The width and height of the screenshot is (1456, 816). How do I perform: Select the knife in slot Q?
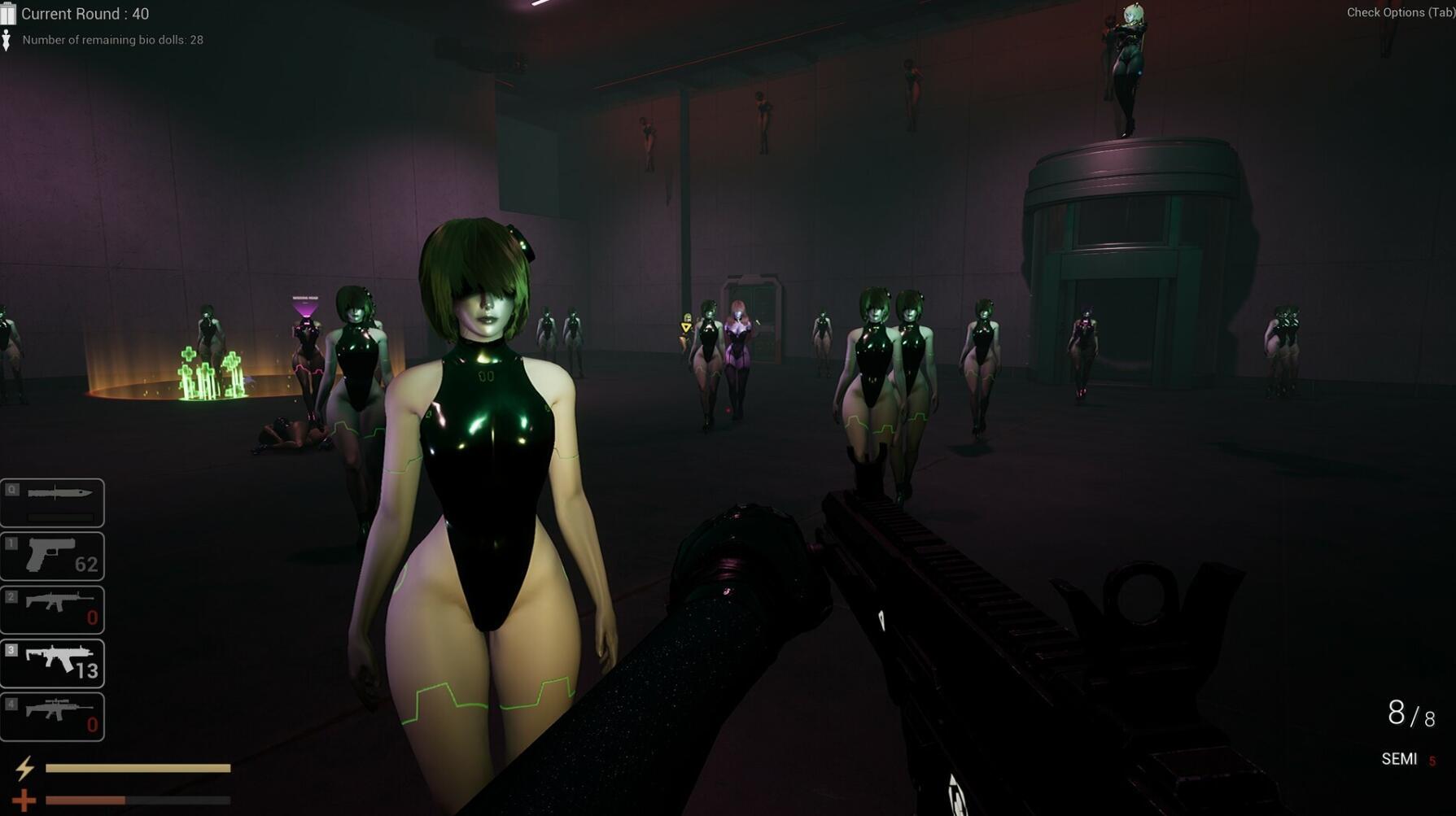click(x=52, y=501)
